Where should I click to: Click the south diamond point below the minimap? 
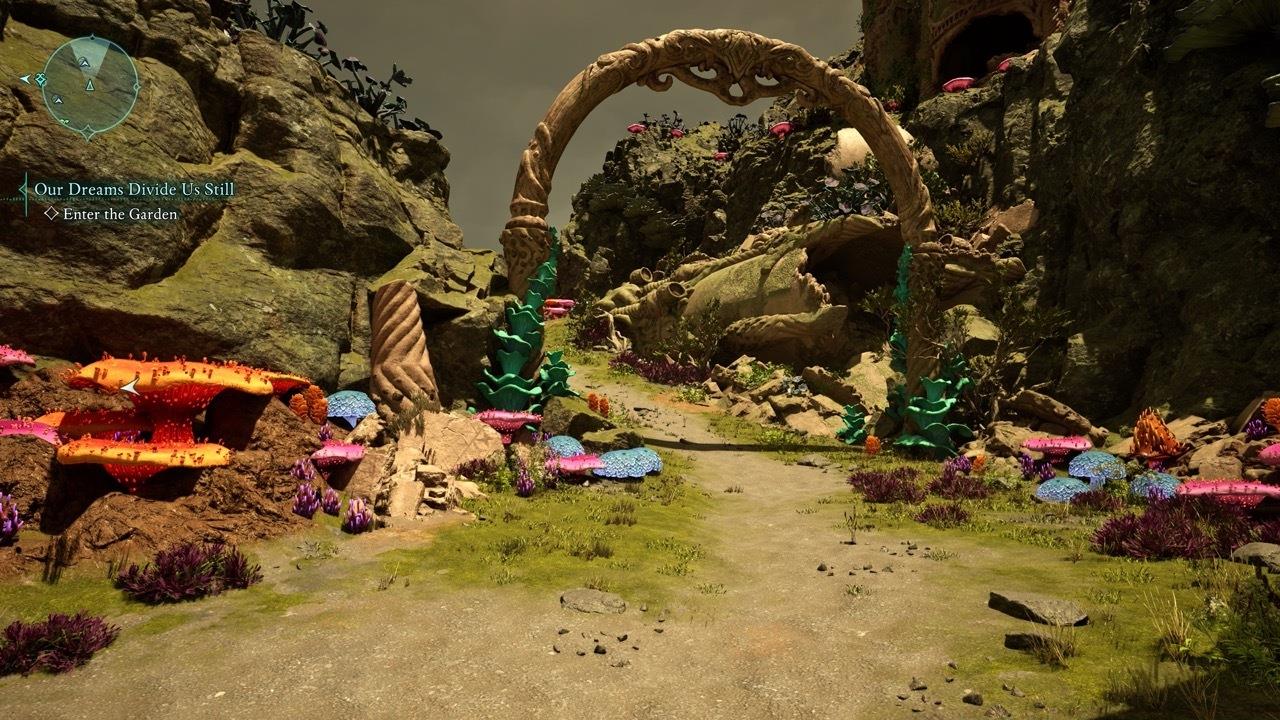click(87, 131)
